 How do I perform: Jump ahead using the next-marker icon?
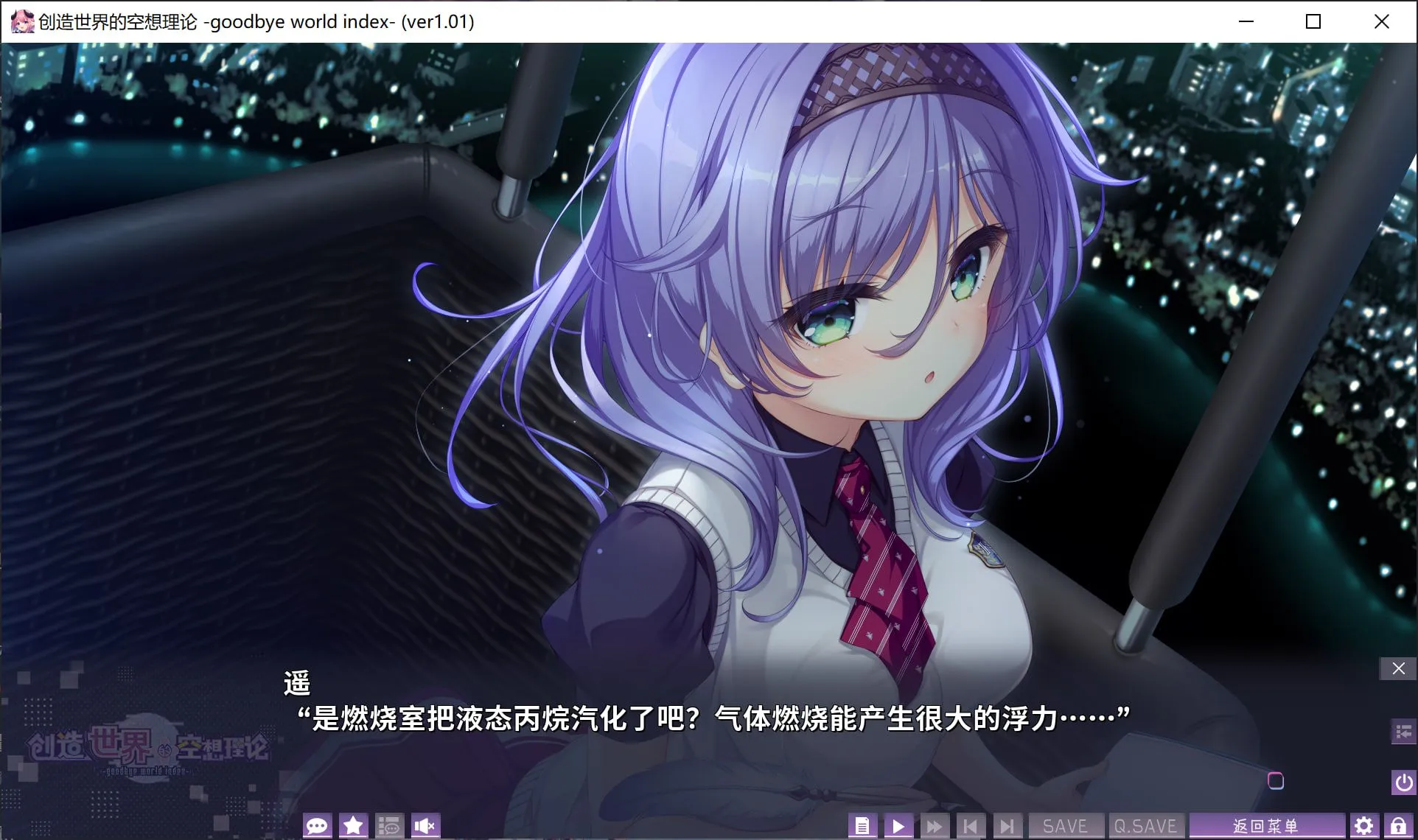(x=1007, y=825)
